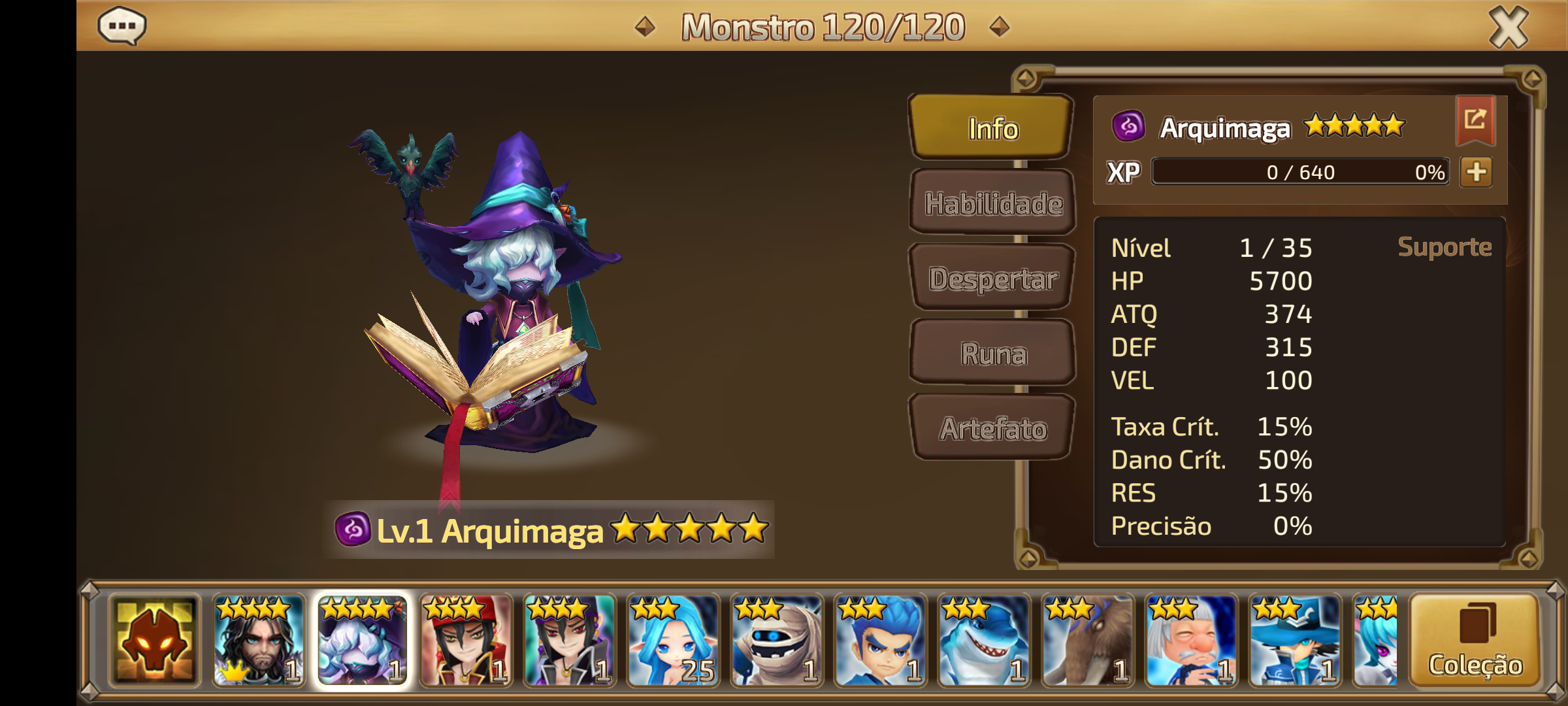Open the Despertar tab
Image resolution: width=1568 pixels, height=706 pixels.
pyautogui.click(x=992, y=278)
